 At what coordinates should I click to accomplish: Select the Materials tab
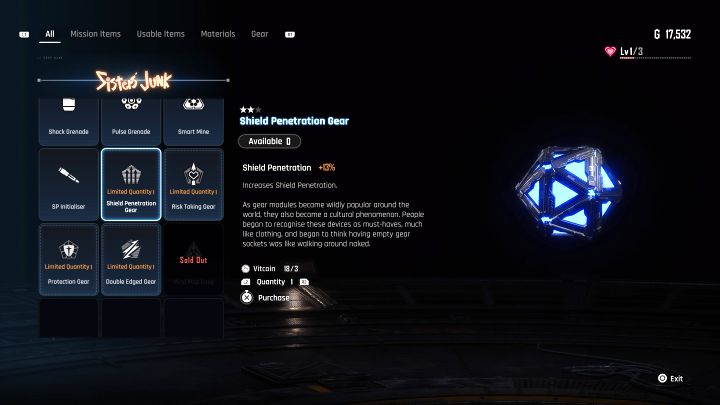pyautogui.click(x=217, y=34)
